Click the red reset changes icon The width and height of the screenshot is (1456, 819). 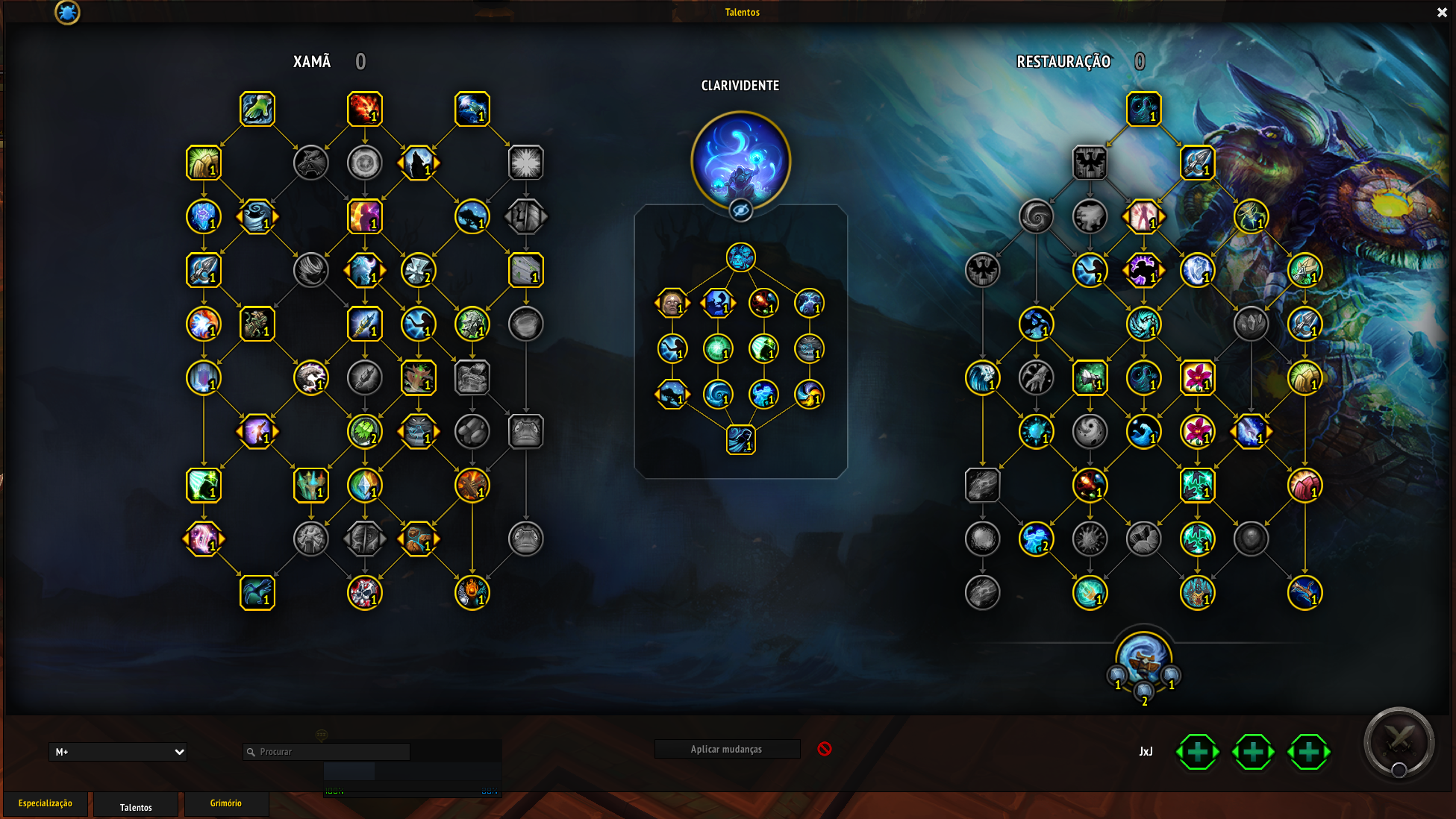pos(825,749)
